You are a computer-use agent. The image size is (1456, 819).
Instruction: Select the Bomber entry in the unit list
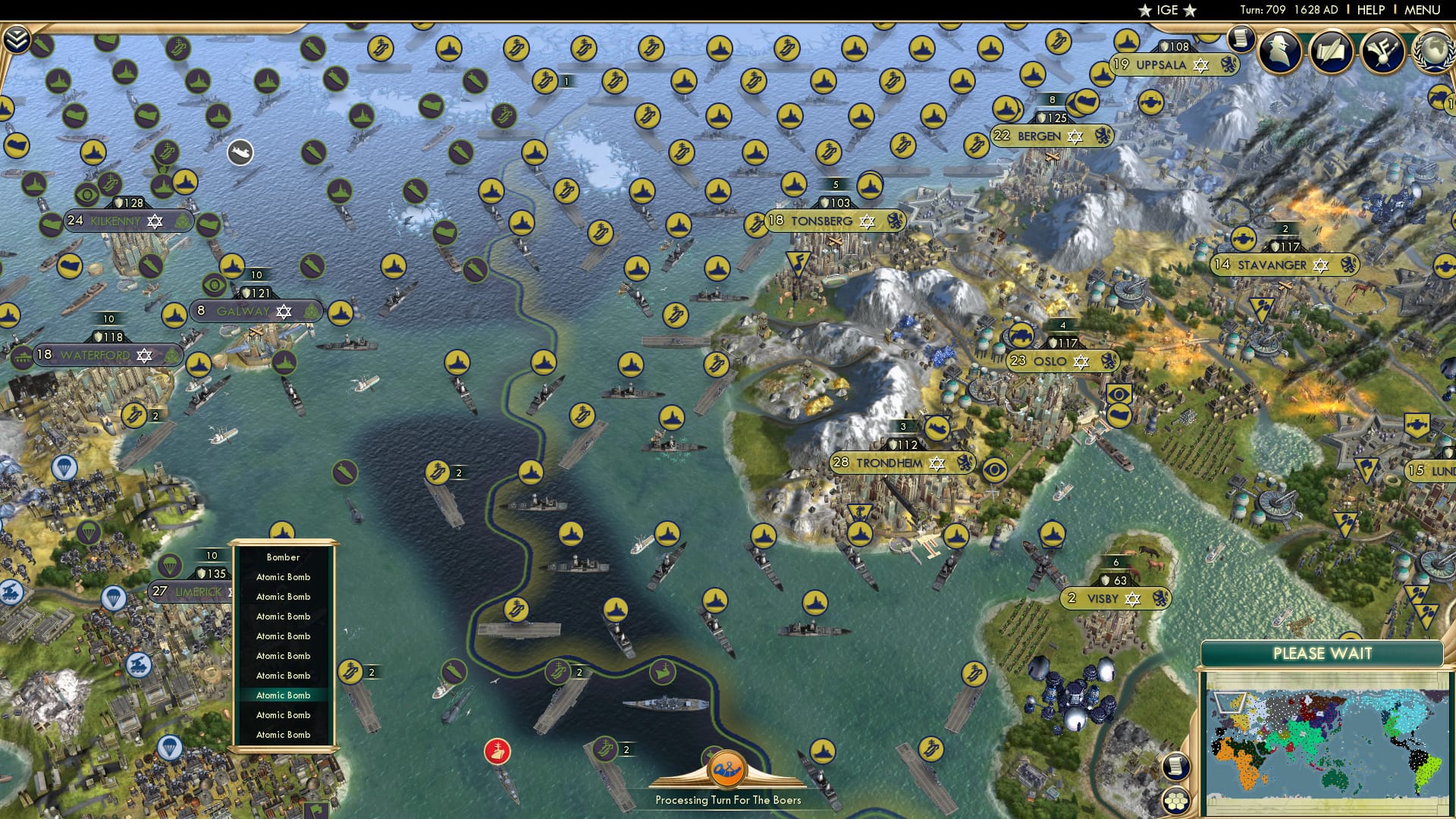284,557
